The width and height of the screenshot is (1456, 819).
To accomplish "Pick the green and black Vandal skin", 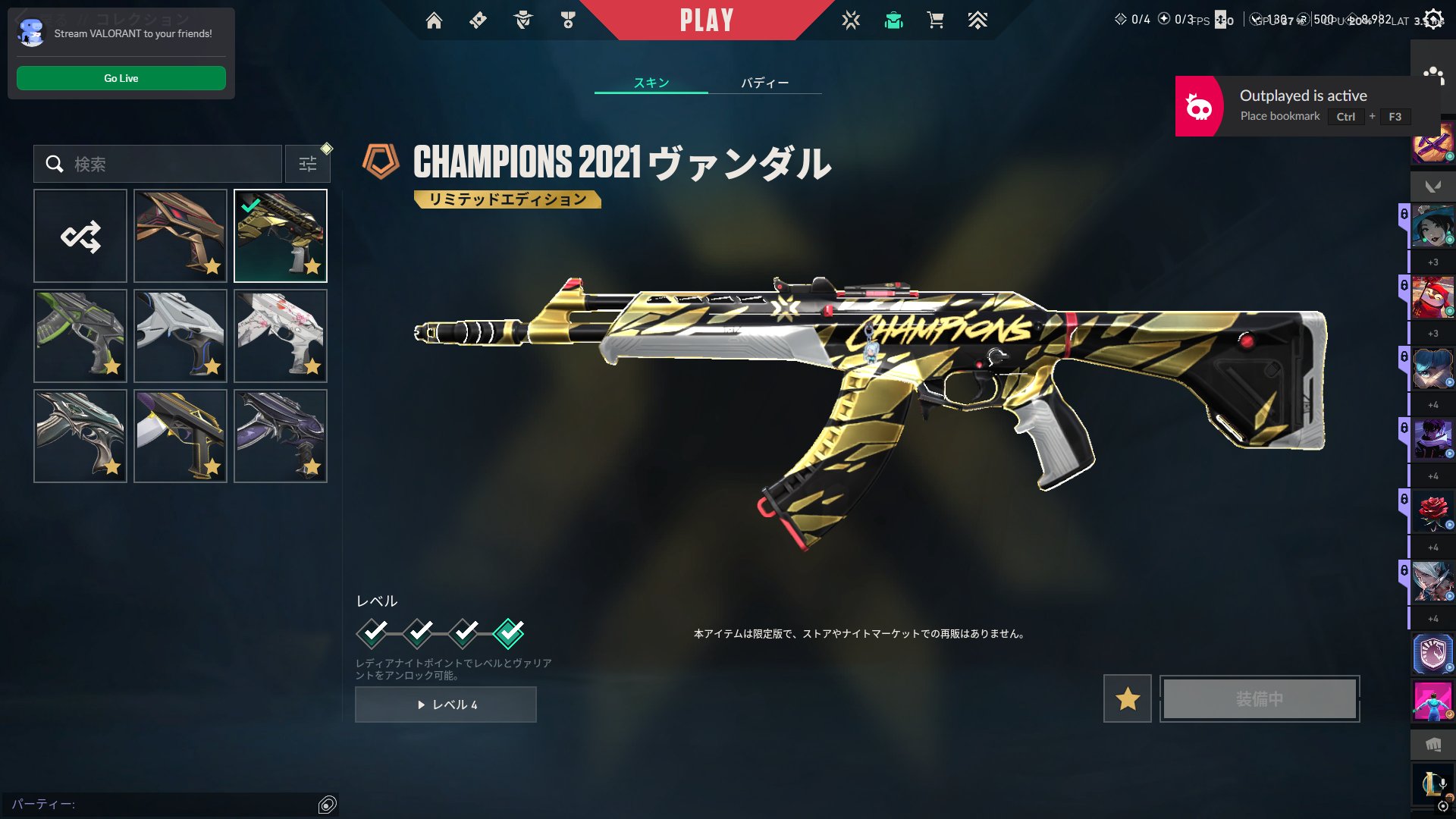I will [x=80, y=336].
